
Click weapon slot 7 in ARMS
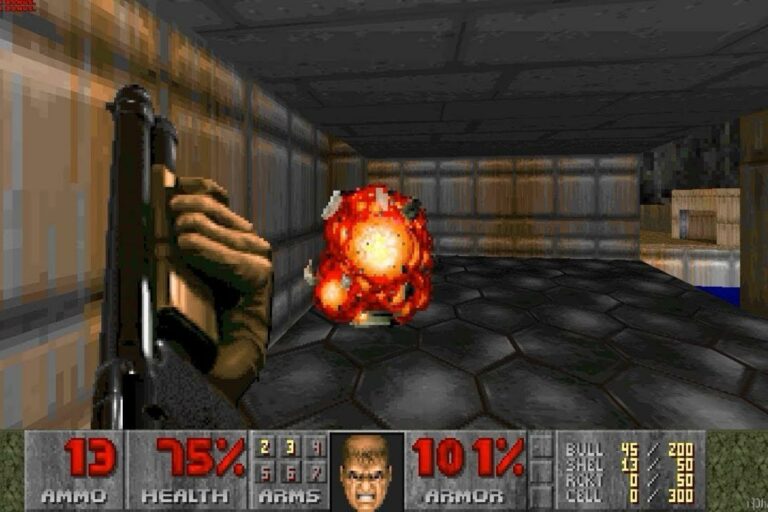(x=315, y=471)
